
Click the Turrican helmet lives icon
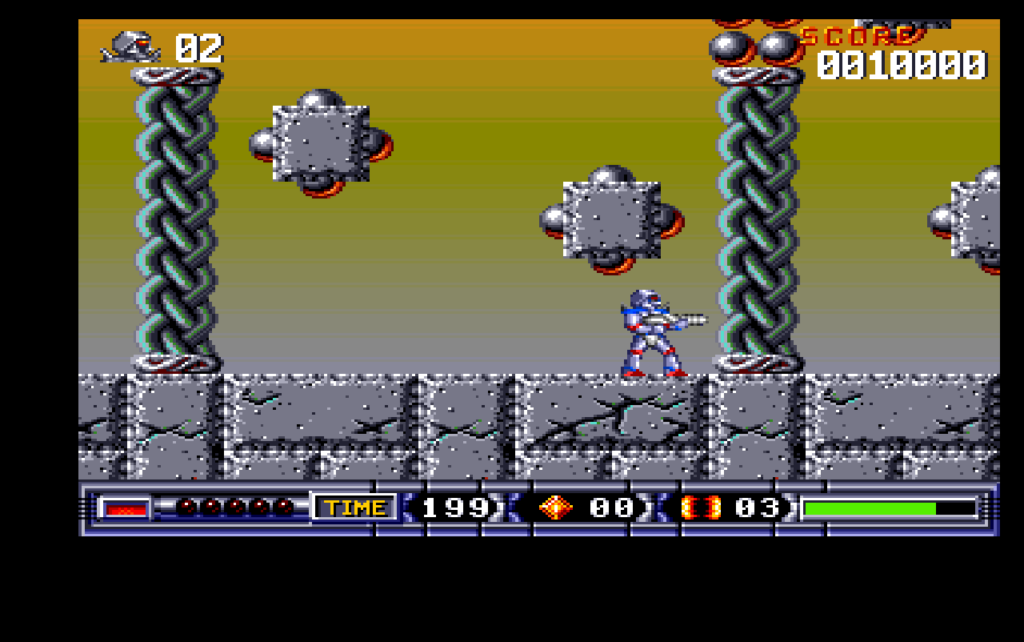point(132,47)
